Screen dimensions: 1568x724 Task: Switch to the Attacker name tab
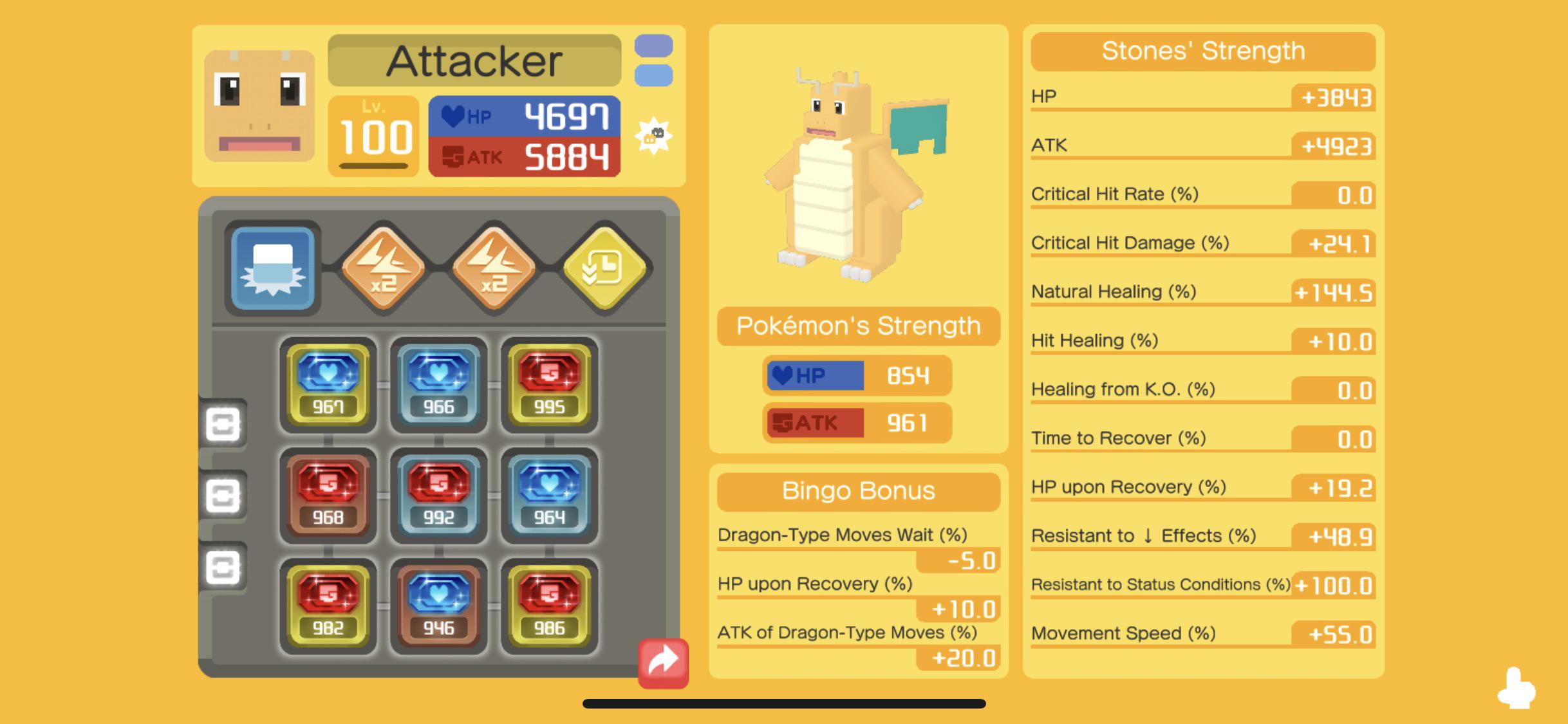tap(476, 60)
